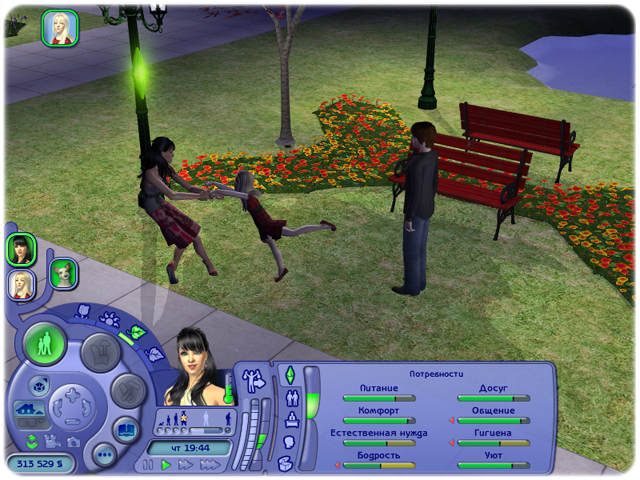640x480 pixels.
Task: Select the dark-haired Sim household portrait
Action: point(21,248)
